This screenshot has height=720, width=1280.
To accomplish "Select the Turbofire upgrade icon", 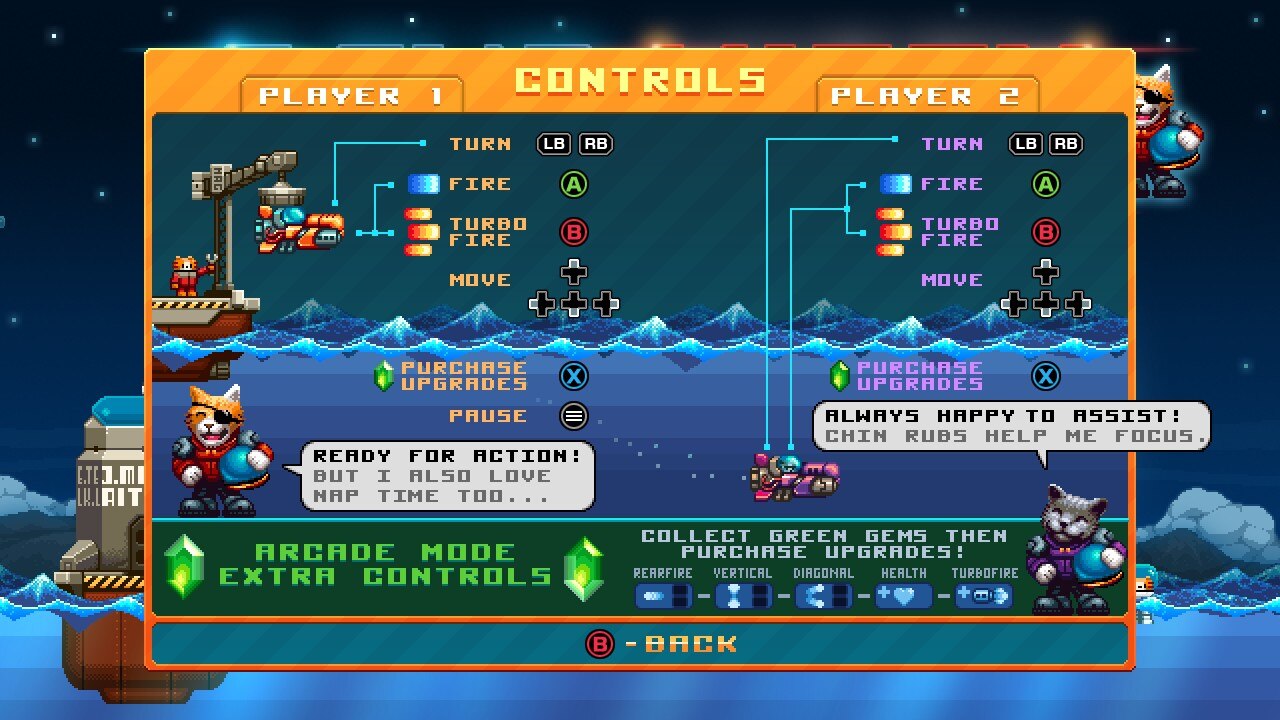I will [984, 597].
